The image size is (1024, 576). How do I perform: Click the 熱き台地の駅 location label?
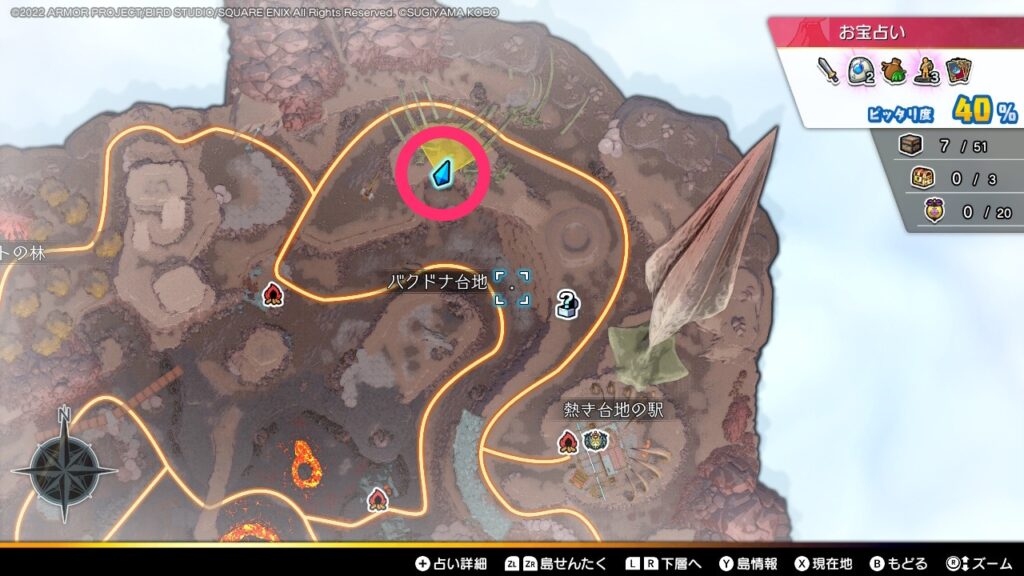[614, 410]
